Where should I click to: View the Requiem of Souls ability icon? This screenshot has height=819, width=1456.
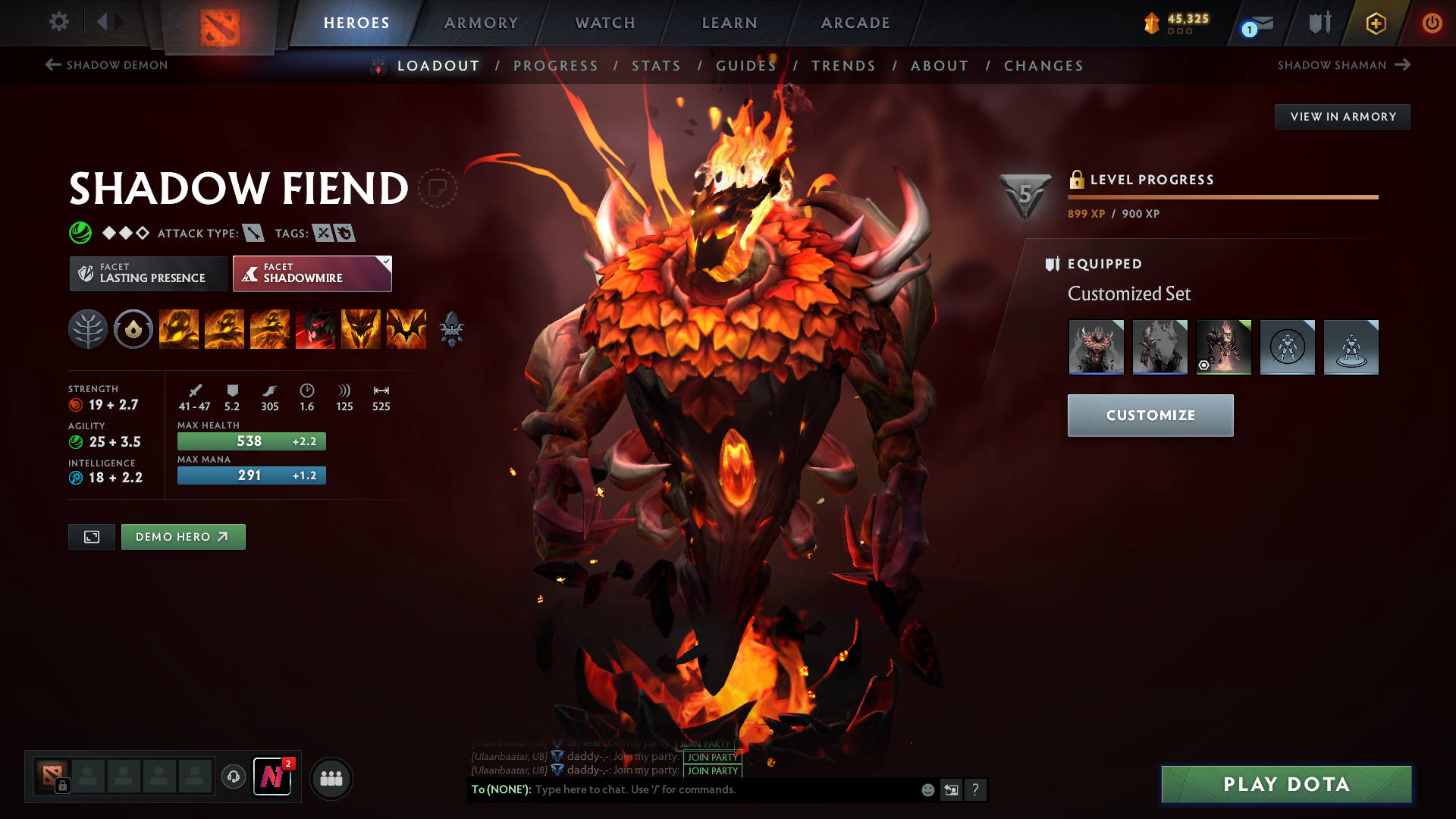coord(406,329)
